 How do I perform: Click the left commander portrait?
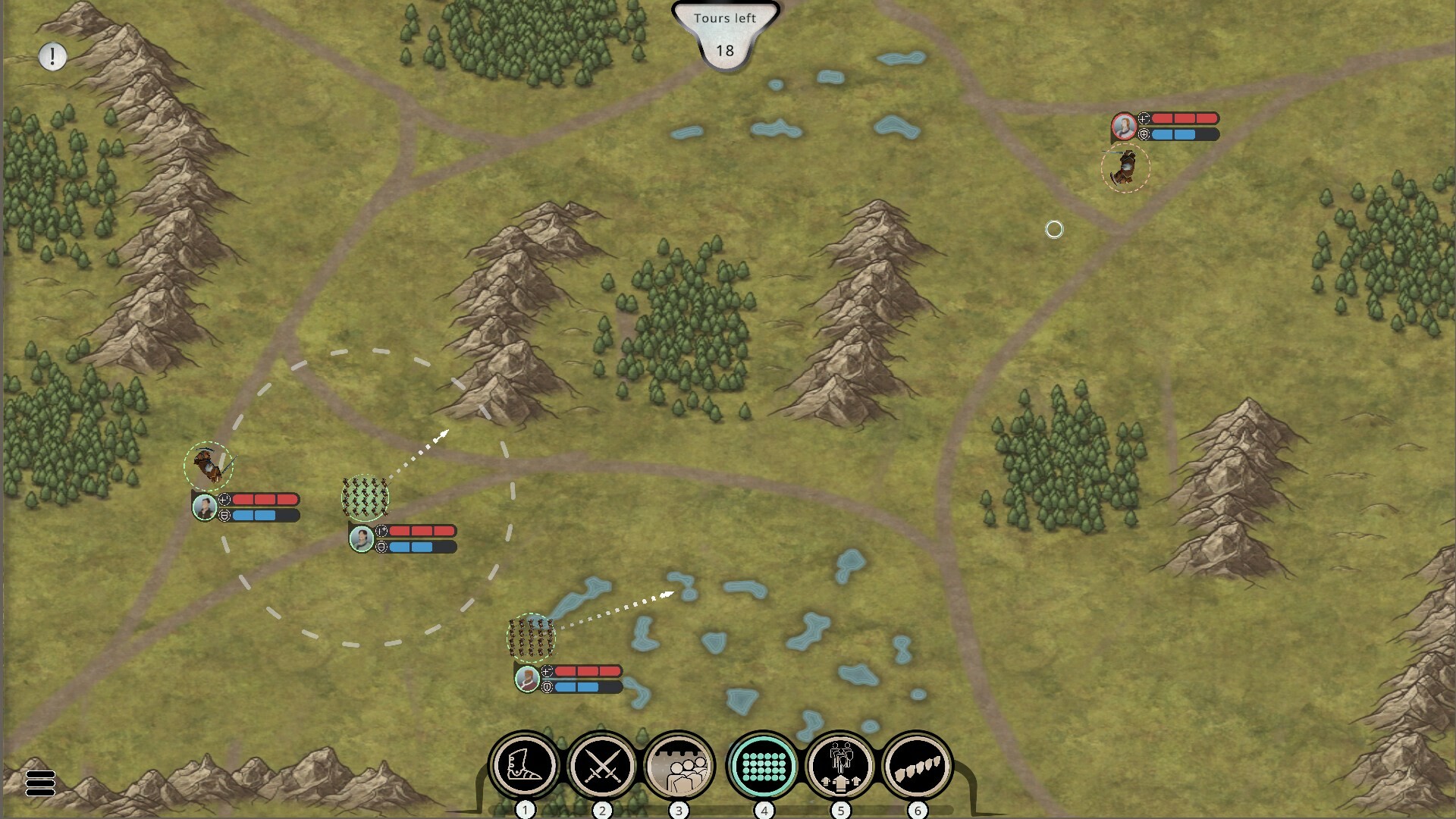point(206,507)
